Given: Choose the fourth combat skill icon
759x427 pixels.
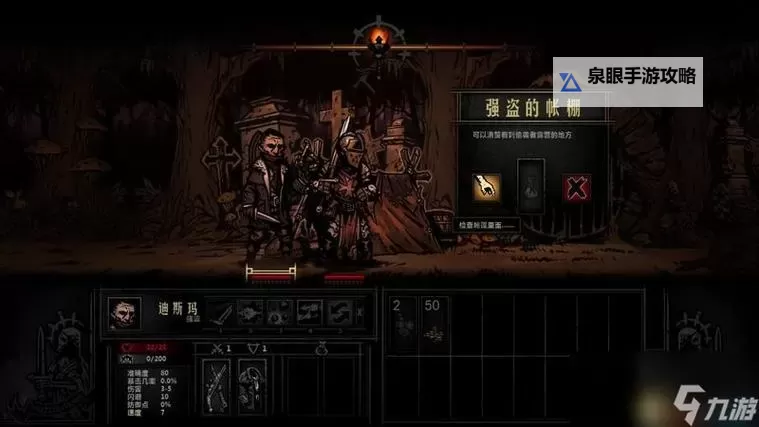Looking at the screenshot, I should pyautogui.click(x=310, y=313).
